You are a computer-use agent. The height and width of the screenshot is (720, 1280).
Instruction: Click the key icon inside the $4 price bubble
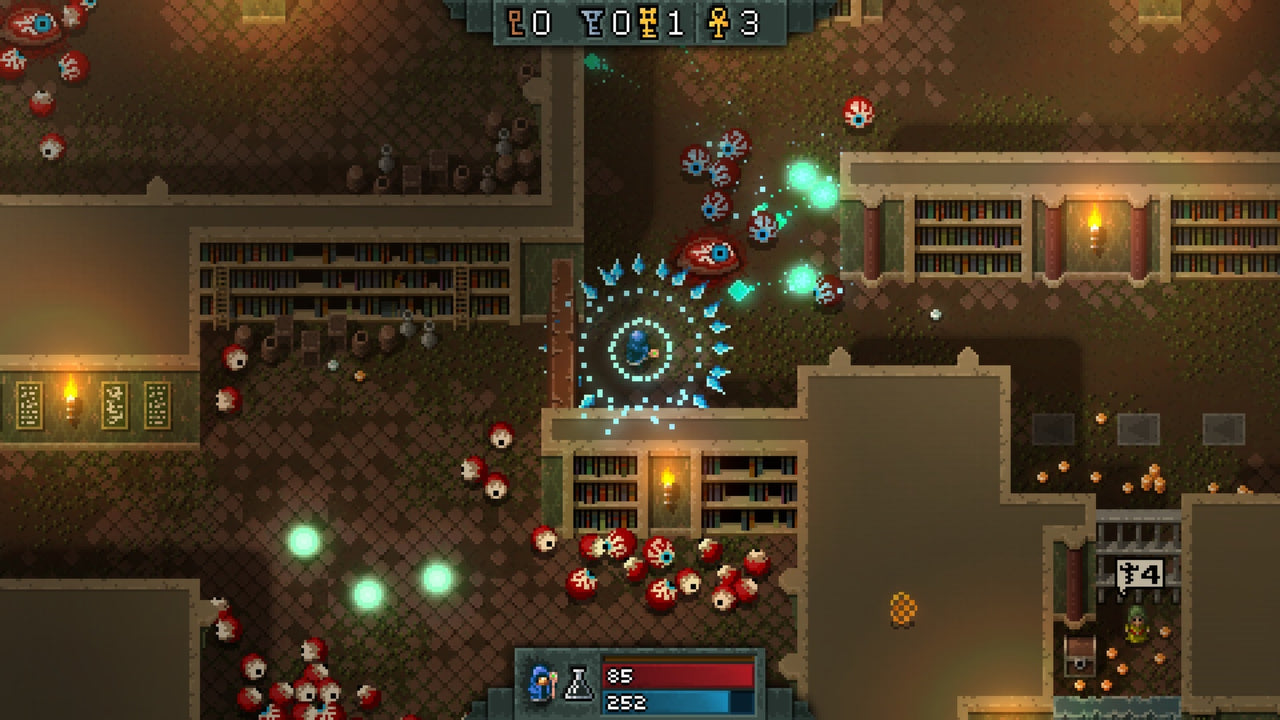pyautogui.click(x=1126, y=573)
